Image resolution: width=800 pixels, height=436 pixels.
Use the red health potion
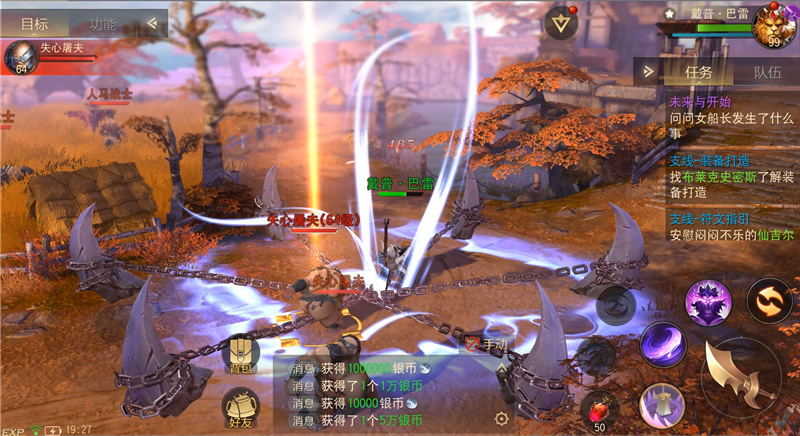pyautogui.click(x=599, y=410)
